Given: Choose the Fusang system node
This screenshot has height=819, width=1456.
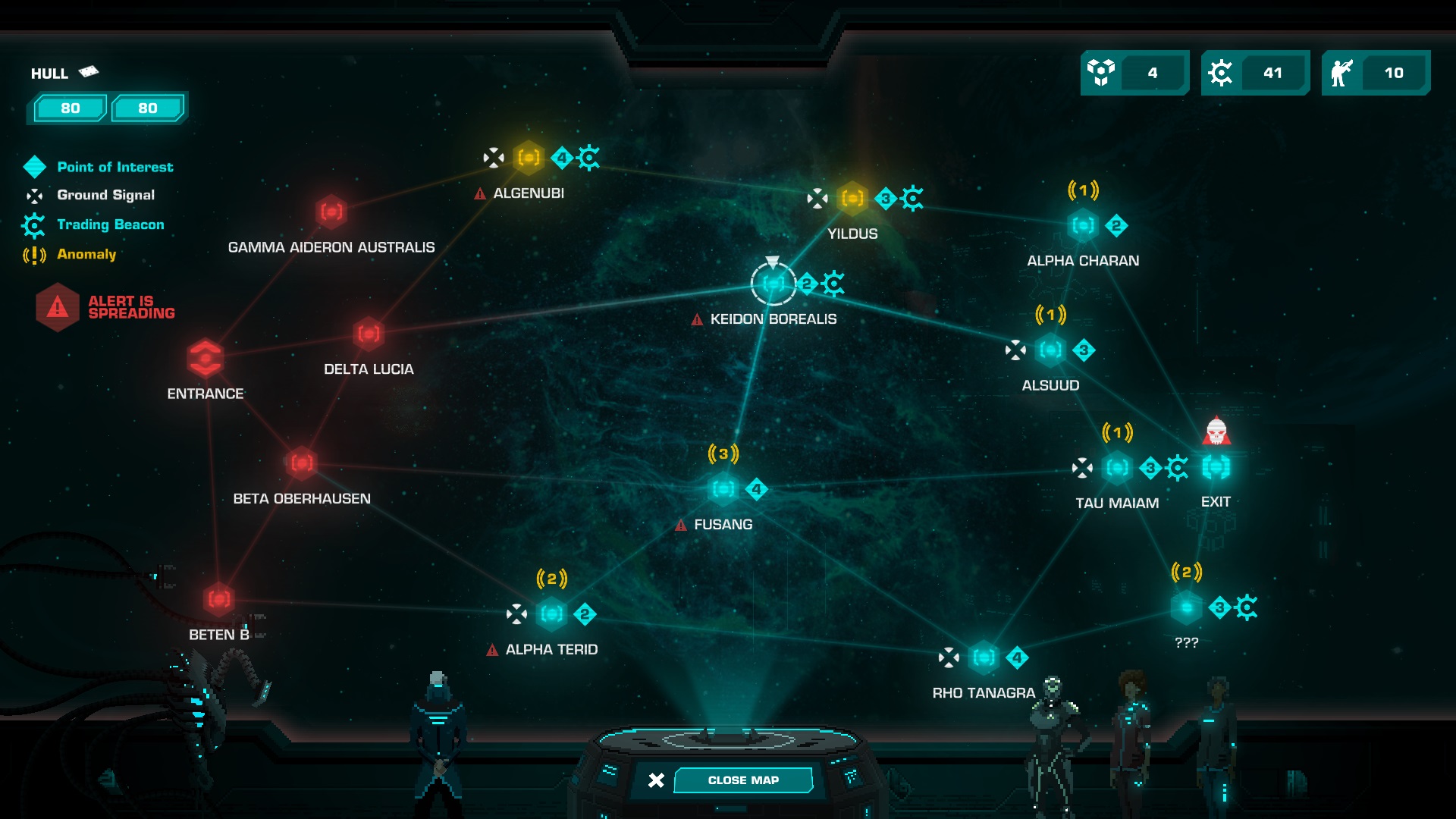Looking at the screenshot, I should tap(723, 489).
